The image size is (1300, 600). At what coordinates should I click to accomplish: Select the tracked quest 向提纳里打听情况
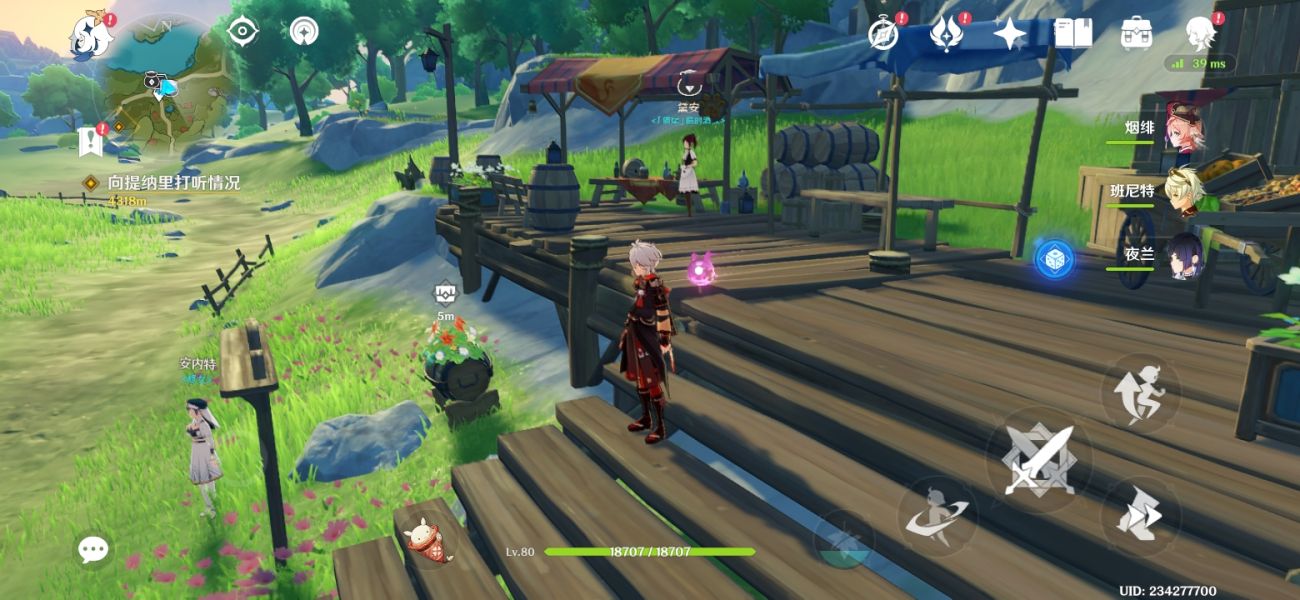(174, 183)
